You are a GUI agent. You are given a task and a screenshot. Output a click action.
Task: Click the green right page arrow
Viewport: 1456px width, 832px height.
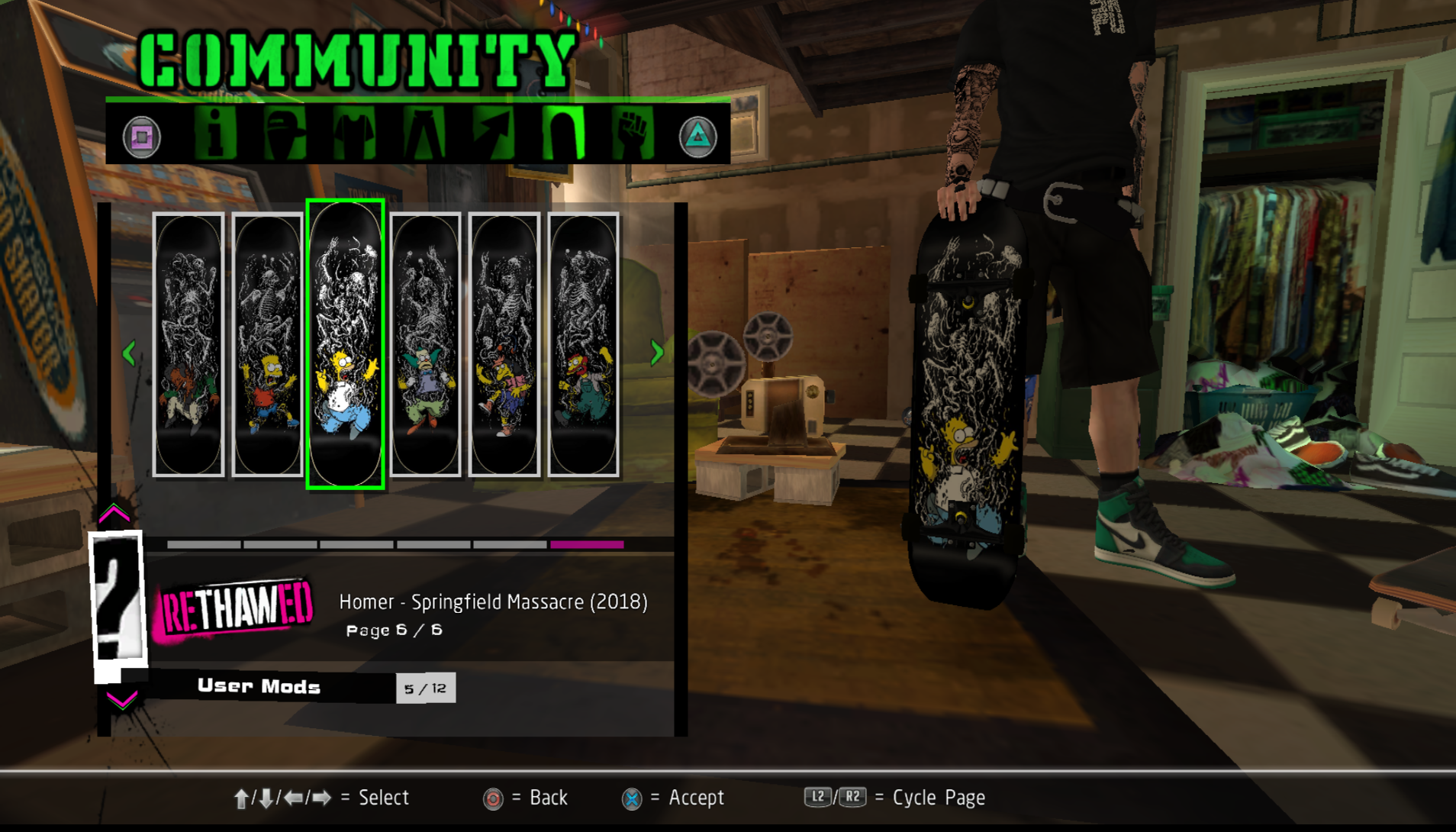coord(656,353)
